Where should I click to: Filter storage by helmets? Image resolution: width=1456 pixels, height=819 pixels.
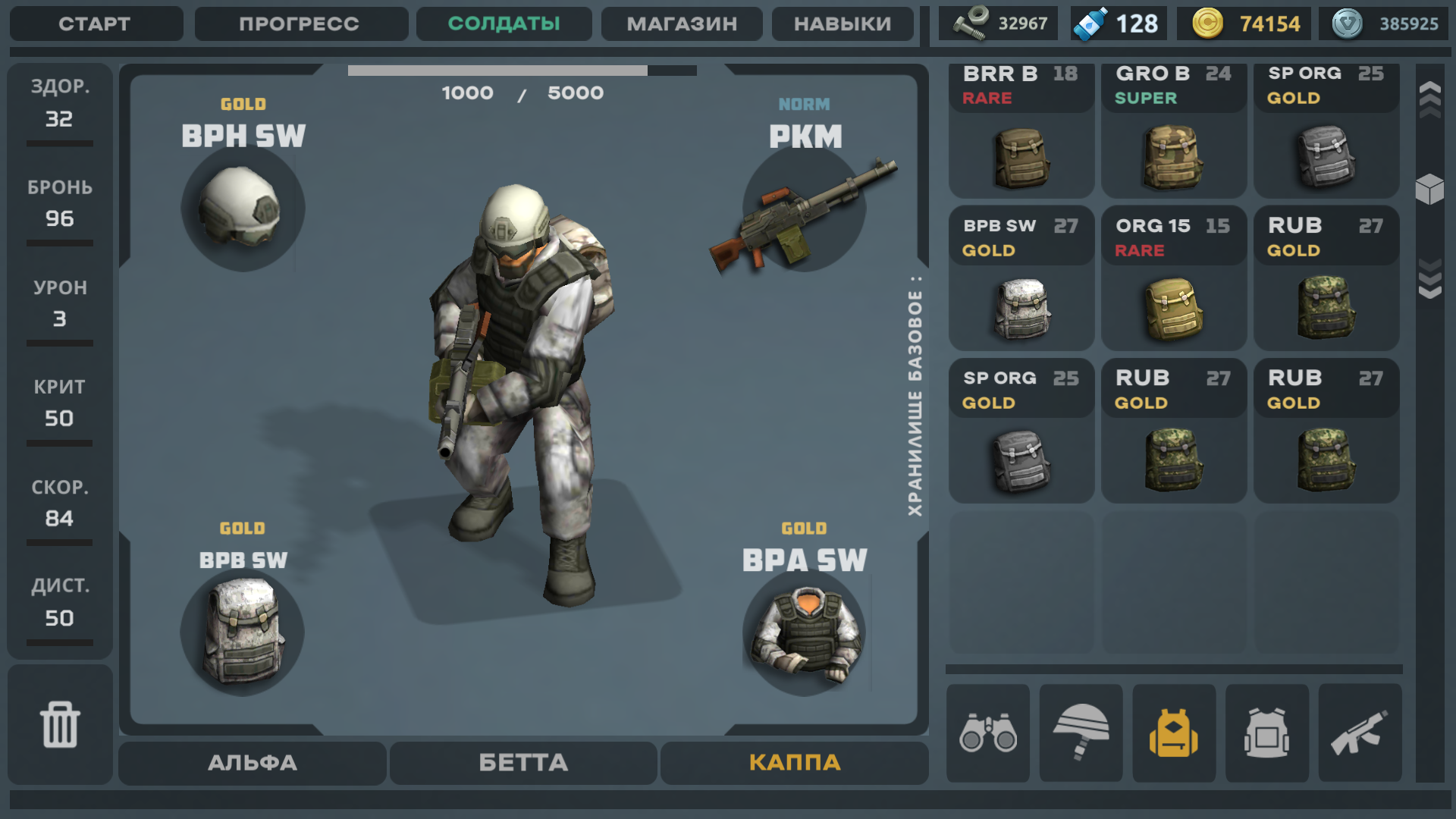click(1081, 733)
